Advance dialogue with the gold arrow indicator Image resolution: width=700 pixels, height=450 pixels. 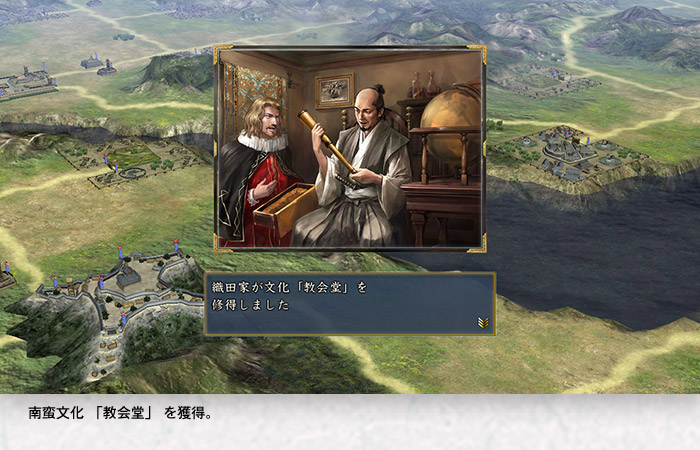point(483,322)
